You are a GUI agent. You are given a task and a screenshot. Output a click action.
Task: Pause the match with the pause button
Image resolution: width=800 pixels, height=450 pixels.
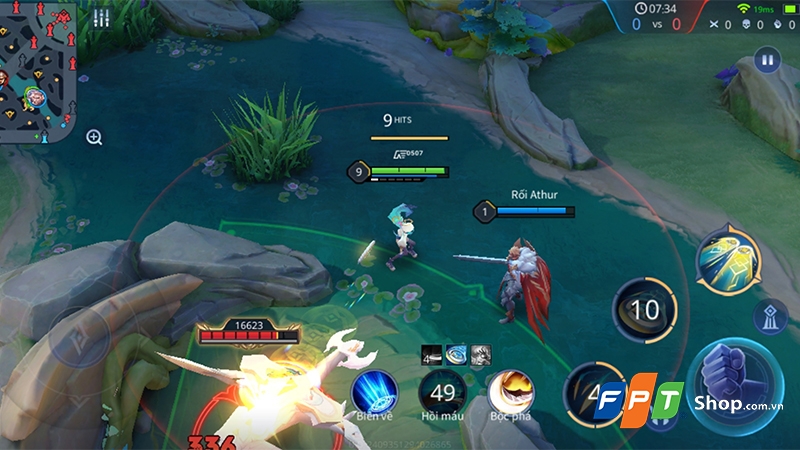coord(768,59)
